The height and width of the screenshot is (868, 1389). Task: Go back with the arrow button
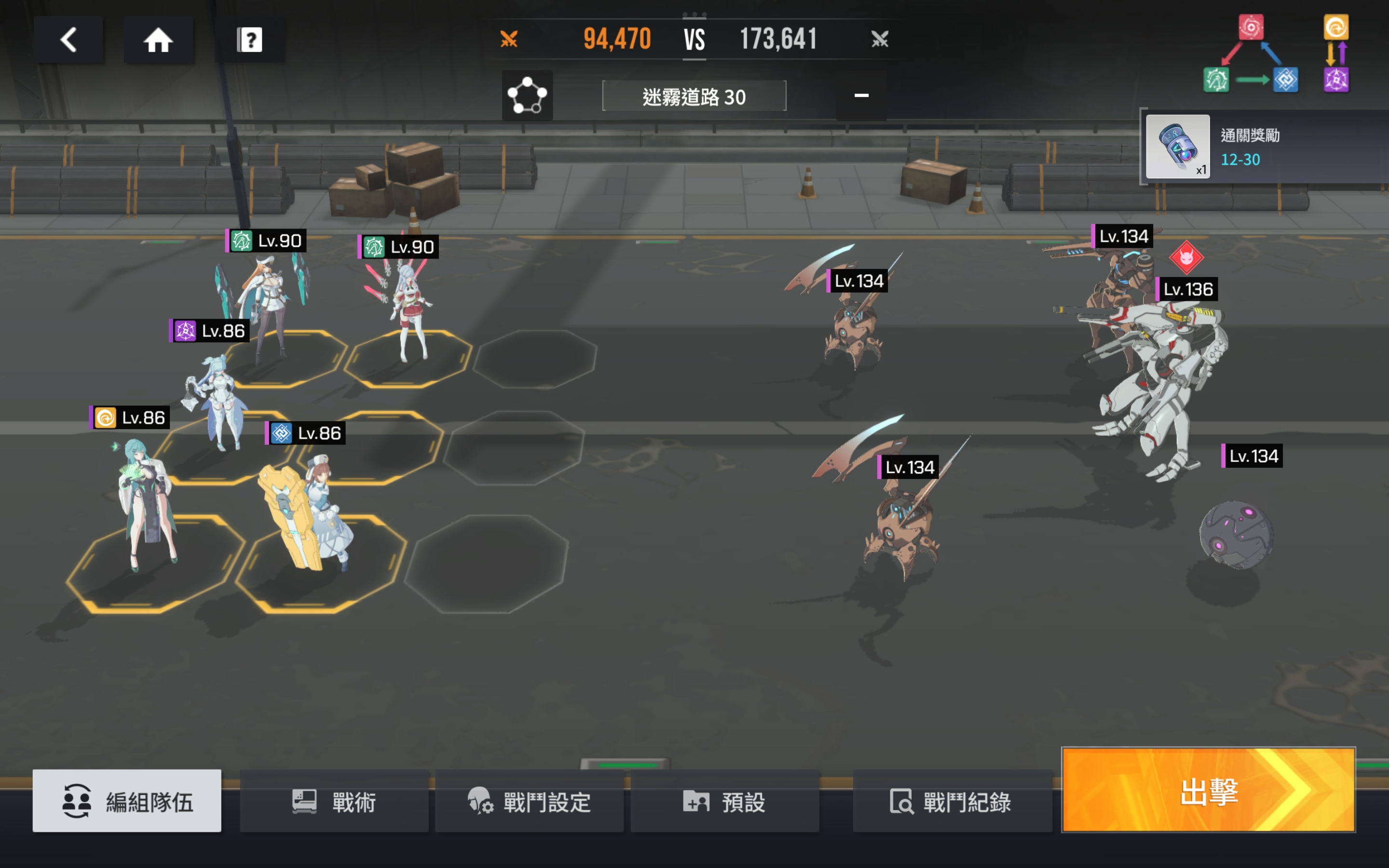[69, 40]
